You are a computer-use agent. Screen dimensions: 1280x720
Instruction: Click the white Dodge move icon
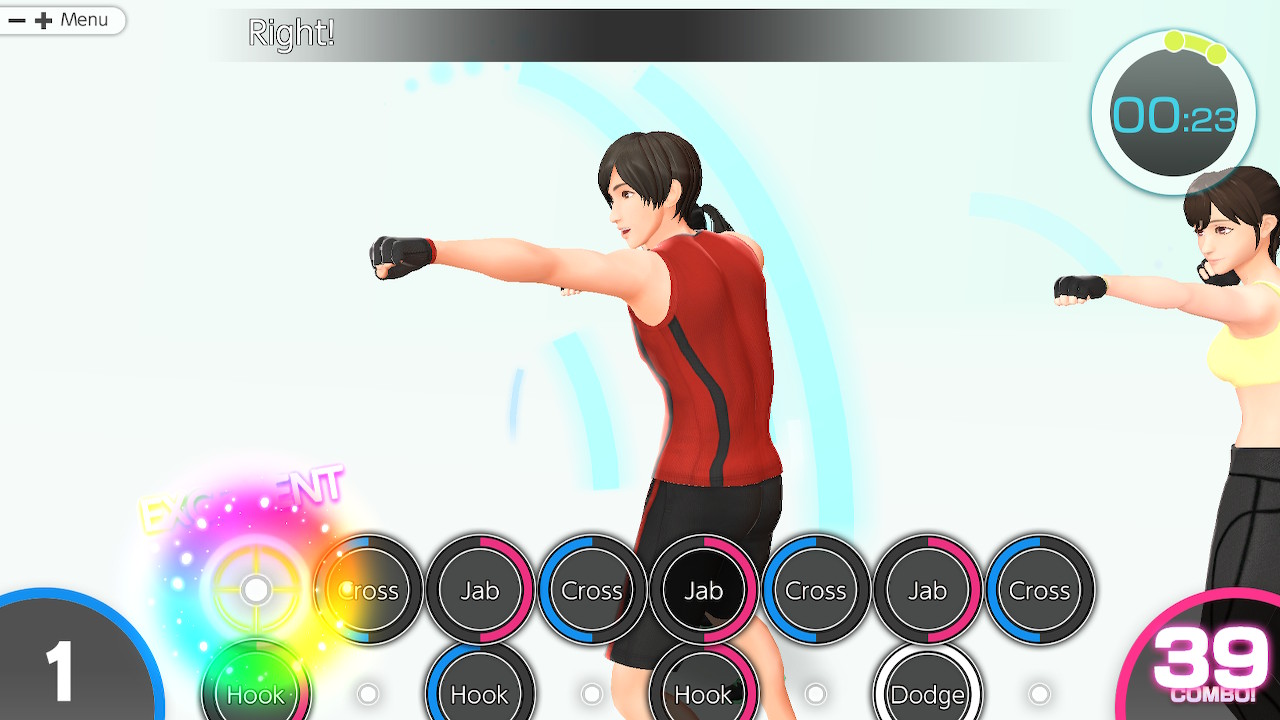pos(927,693)
